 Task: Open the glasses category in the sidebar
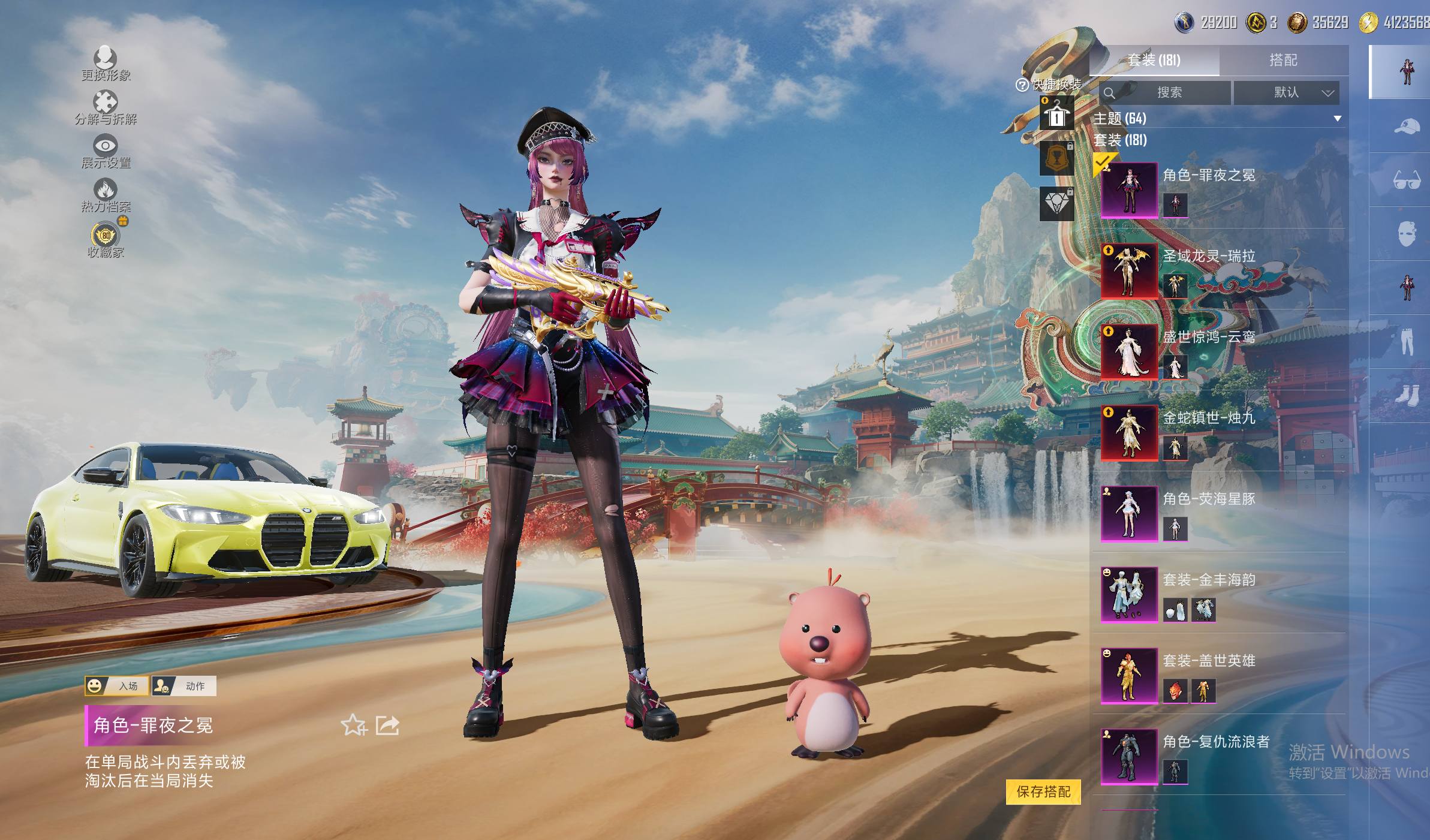tap(1406, 180)
